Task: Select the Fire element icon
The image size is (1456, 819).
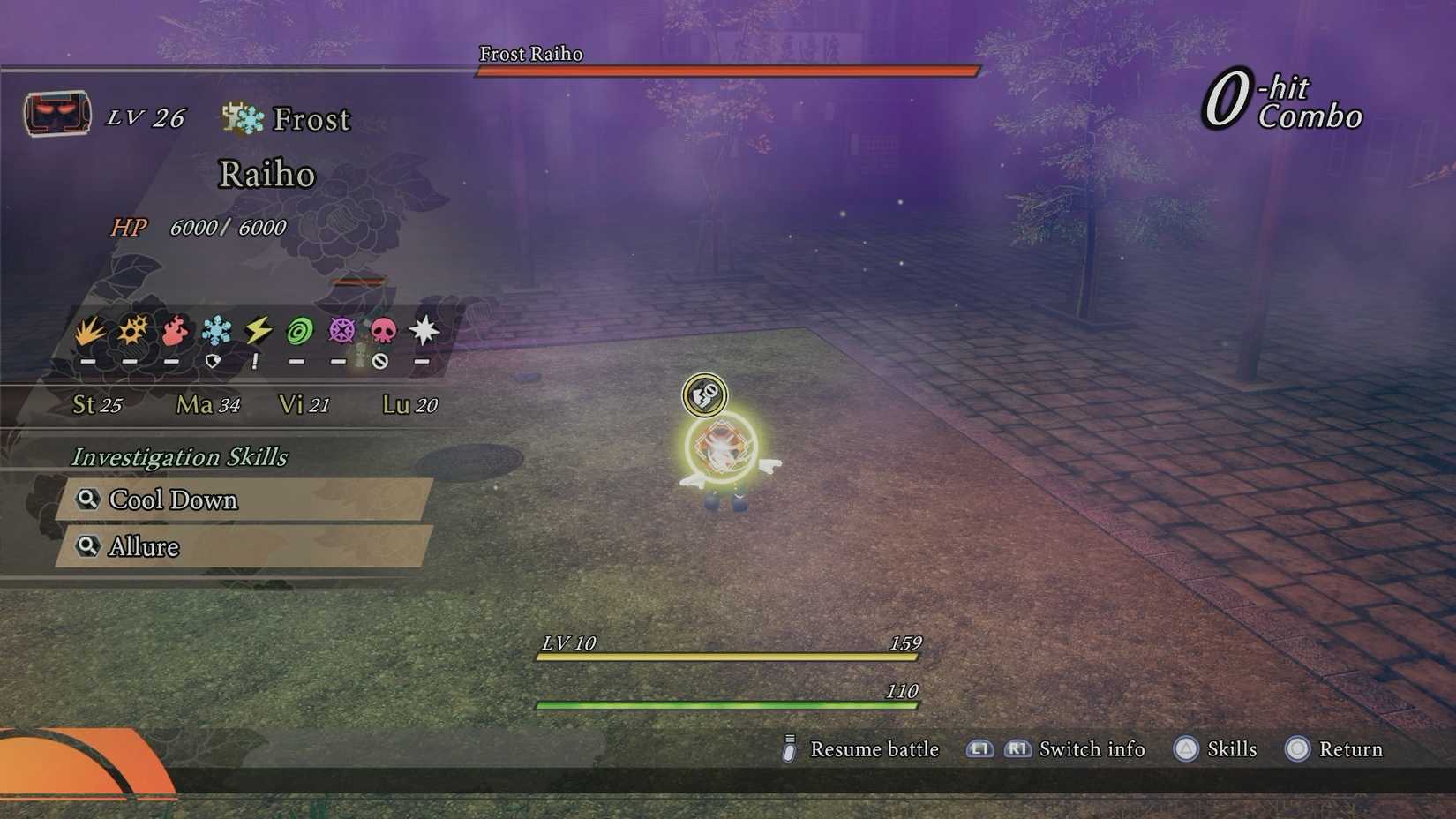Action: 173,331
